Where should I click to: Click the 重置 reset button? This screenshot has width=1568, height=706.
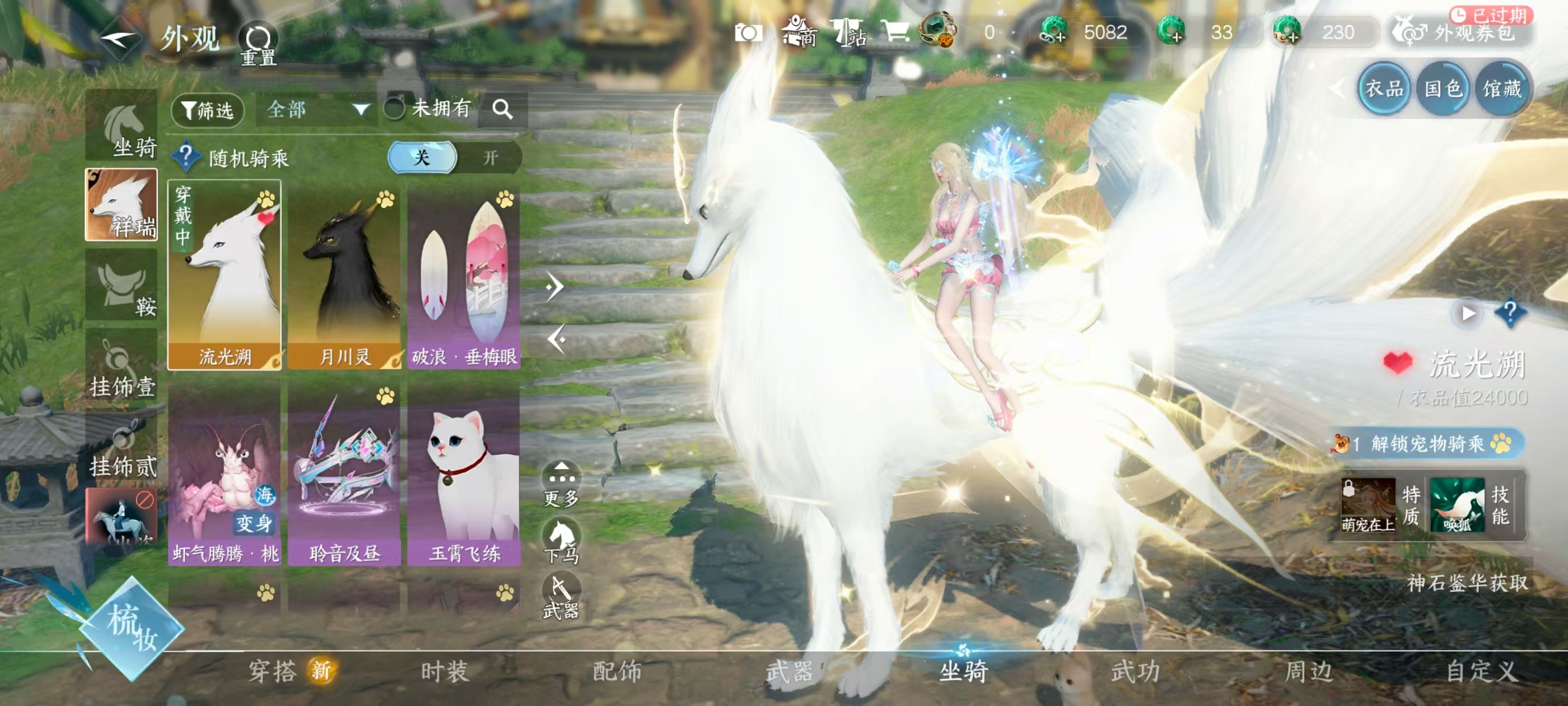pyautogui.click(x=258, y=44)
